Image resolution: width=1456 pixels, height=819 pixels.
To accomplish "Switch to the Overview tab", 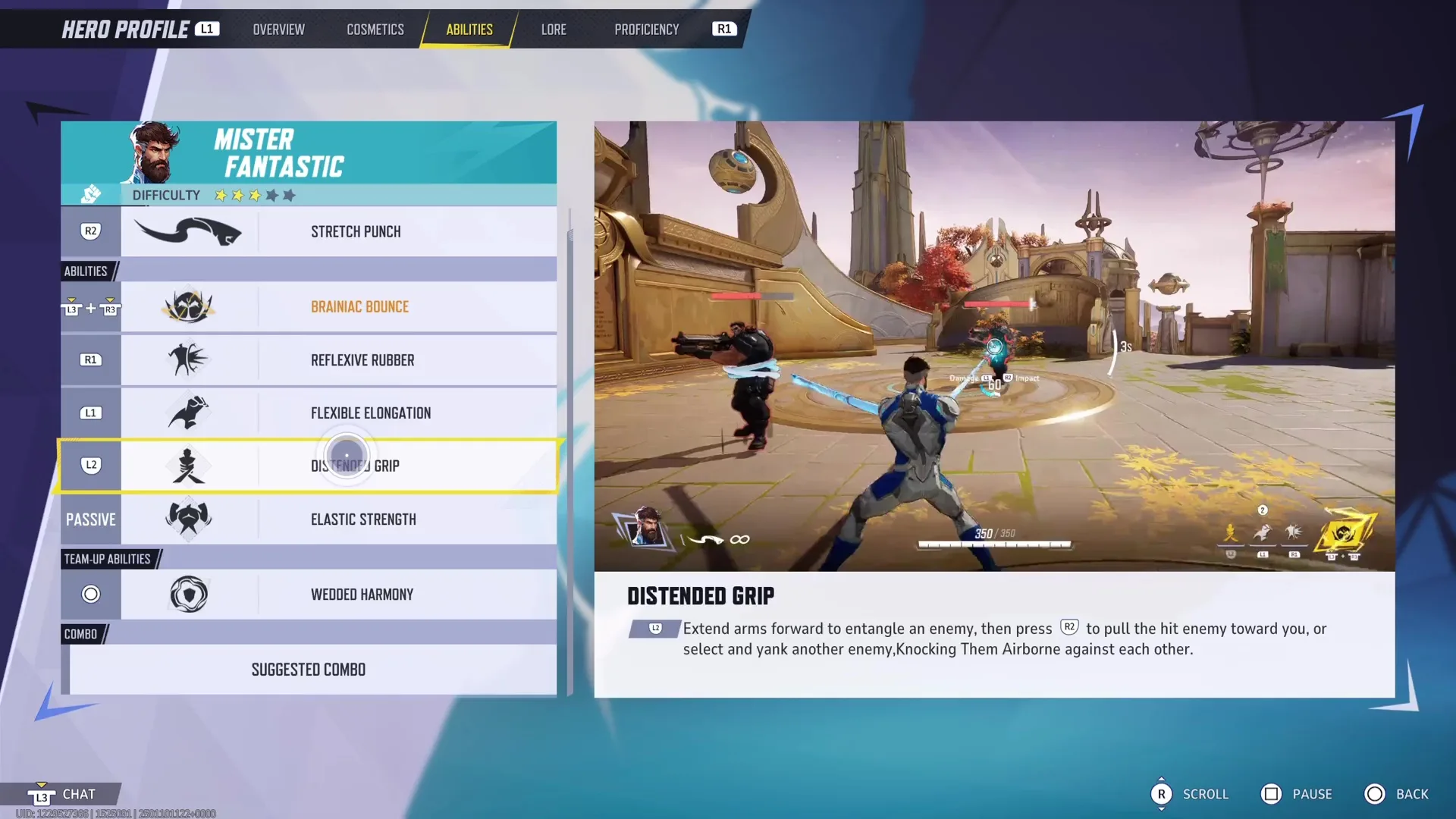I will 278,30.
